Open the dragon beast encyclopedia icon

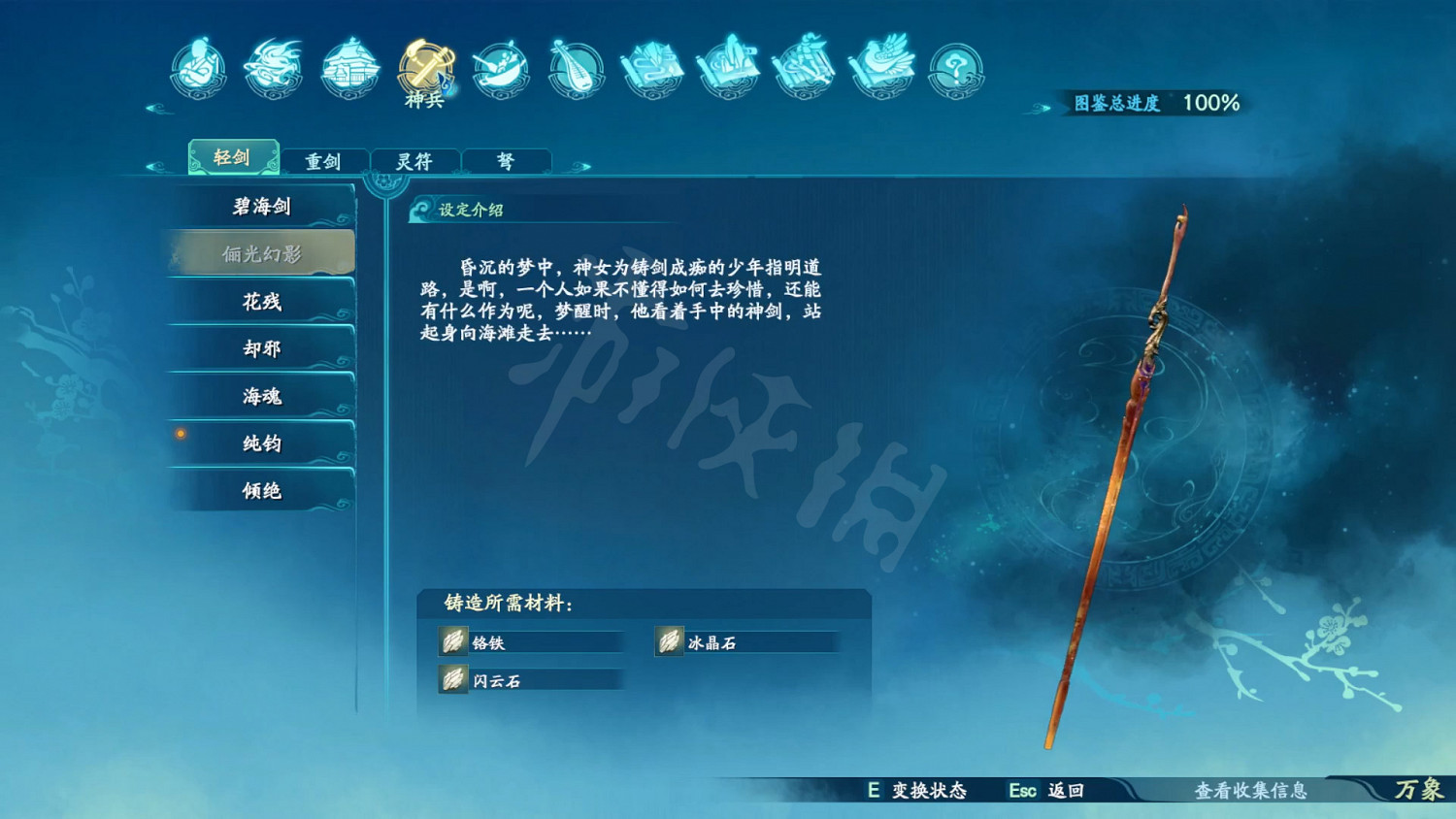273,68
